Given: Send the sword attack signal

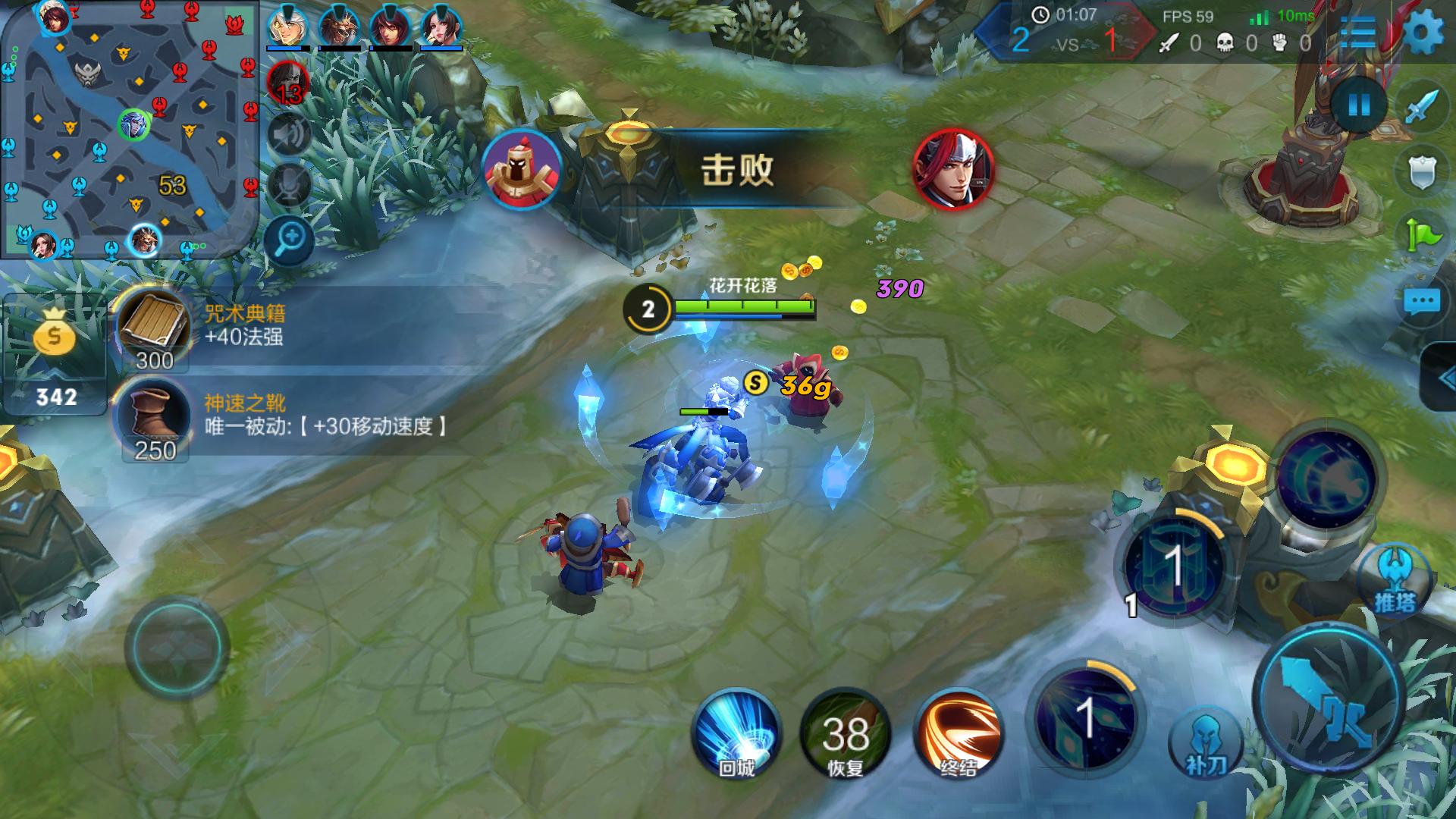Looking at the screenshot, I should [1421, 107].
